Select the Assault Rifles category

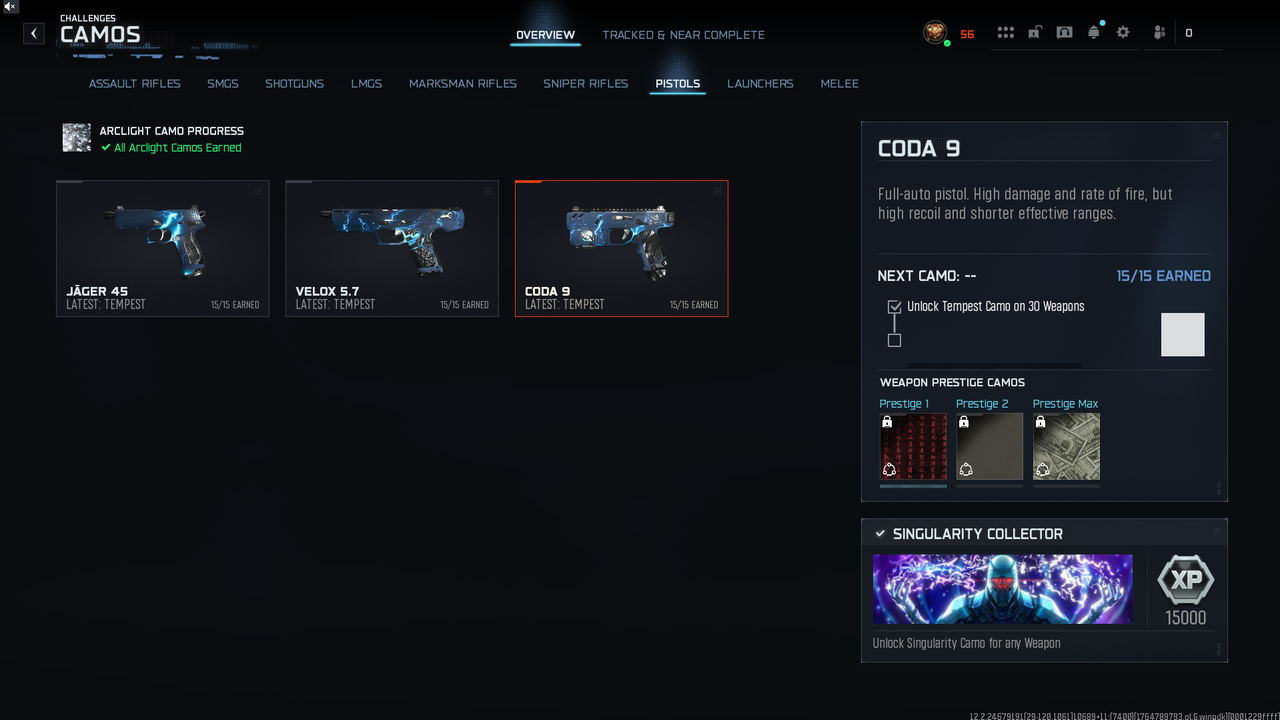coord(134,84)
